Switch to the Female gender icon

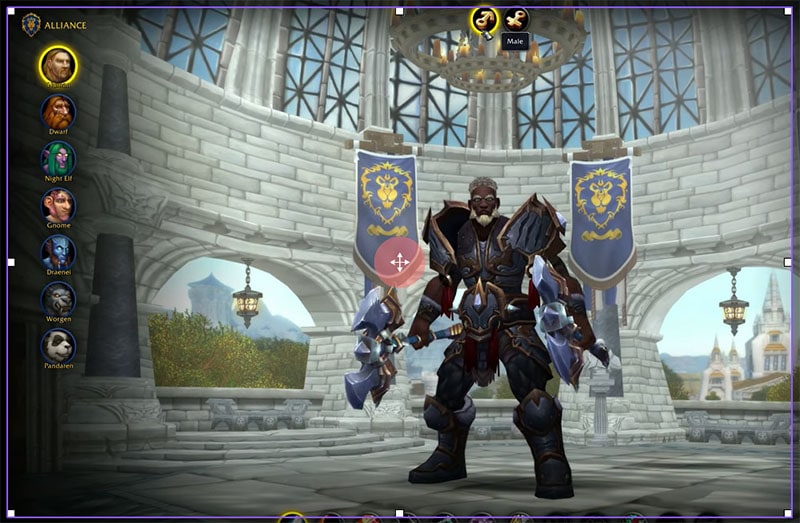(x=516, y=19)
